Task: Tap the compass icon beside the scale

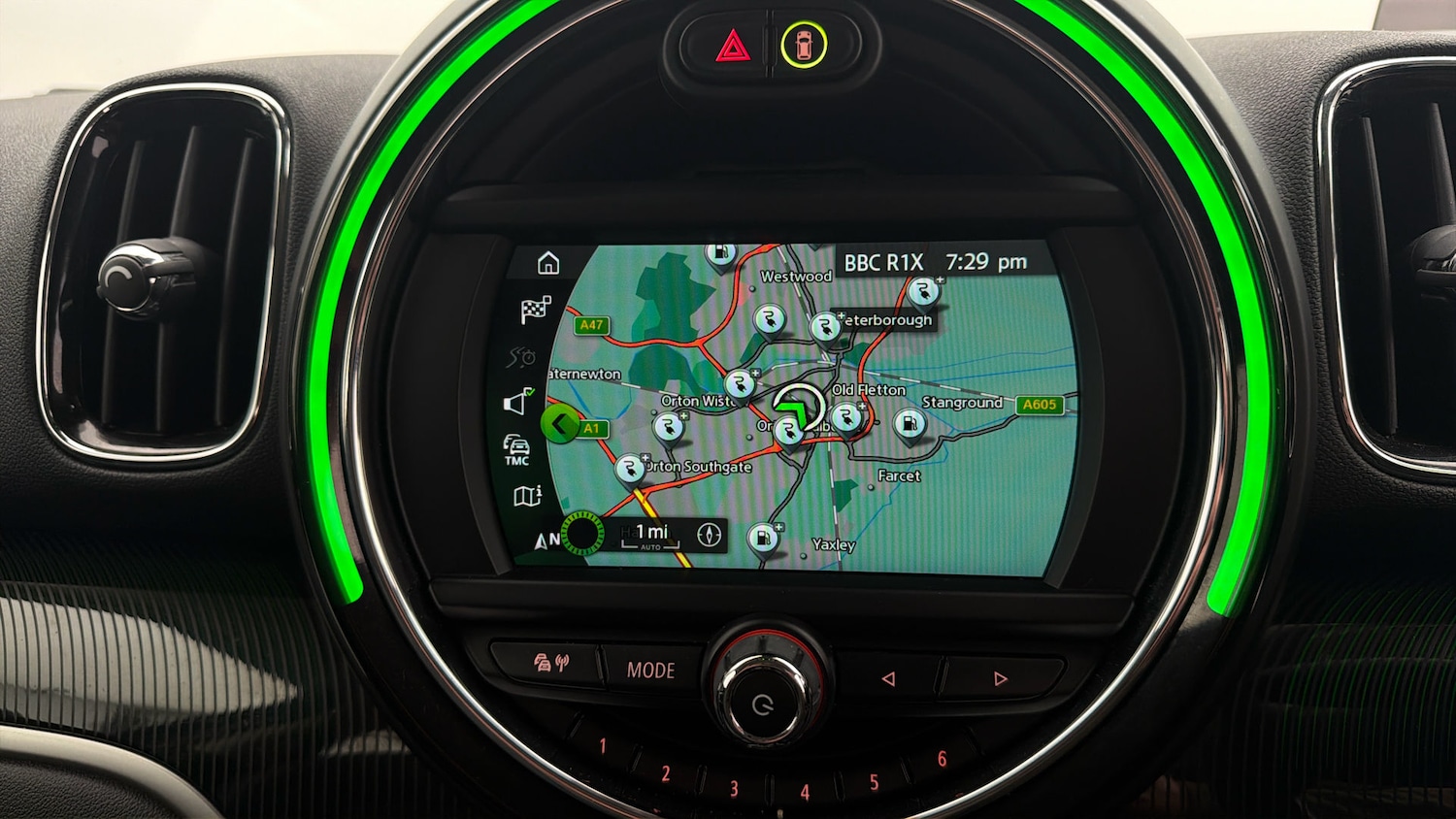Action: [x=709, y=535]
